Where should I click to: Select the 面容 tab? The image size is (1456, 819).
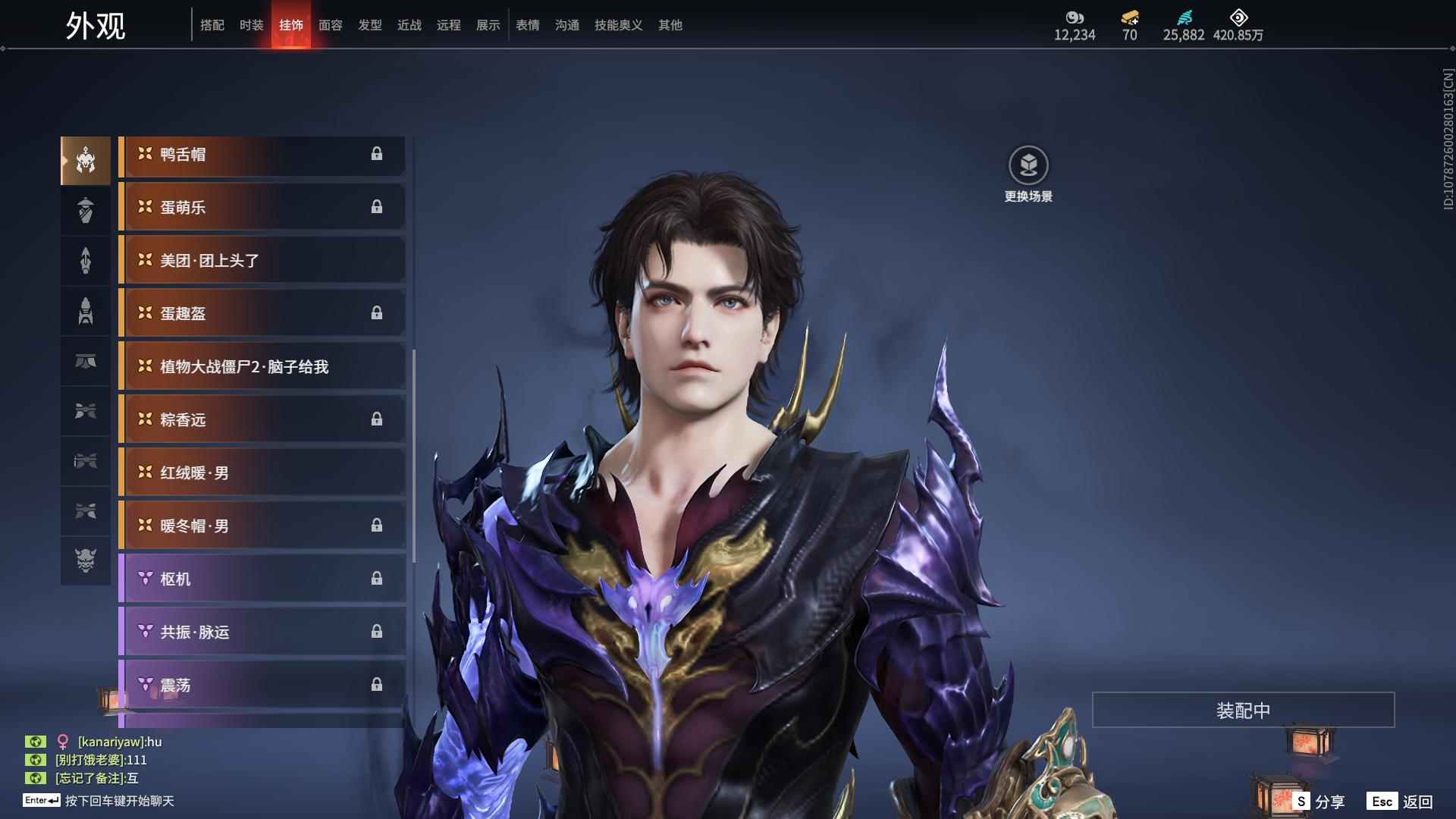pos(331,25)
